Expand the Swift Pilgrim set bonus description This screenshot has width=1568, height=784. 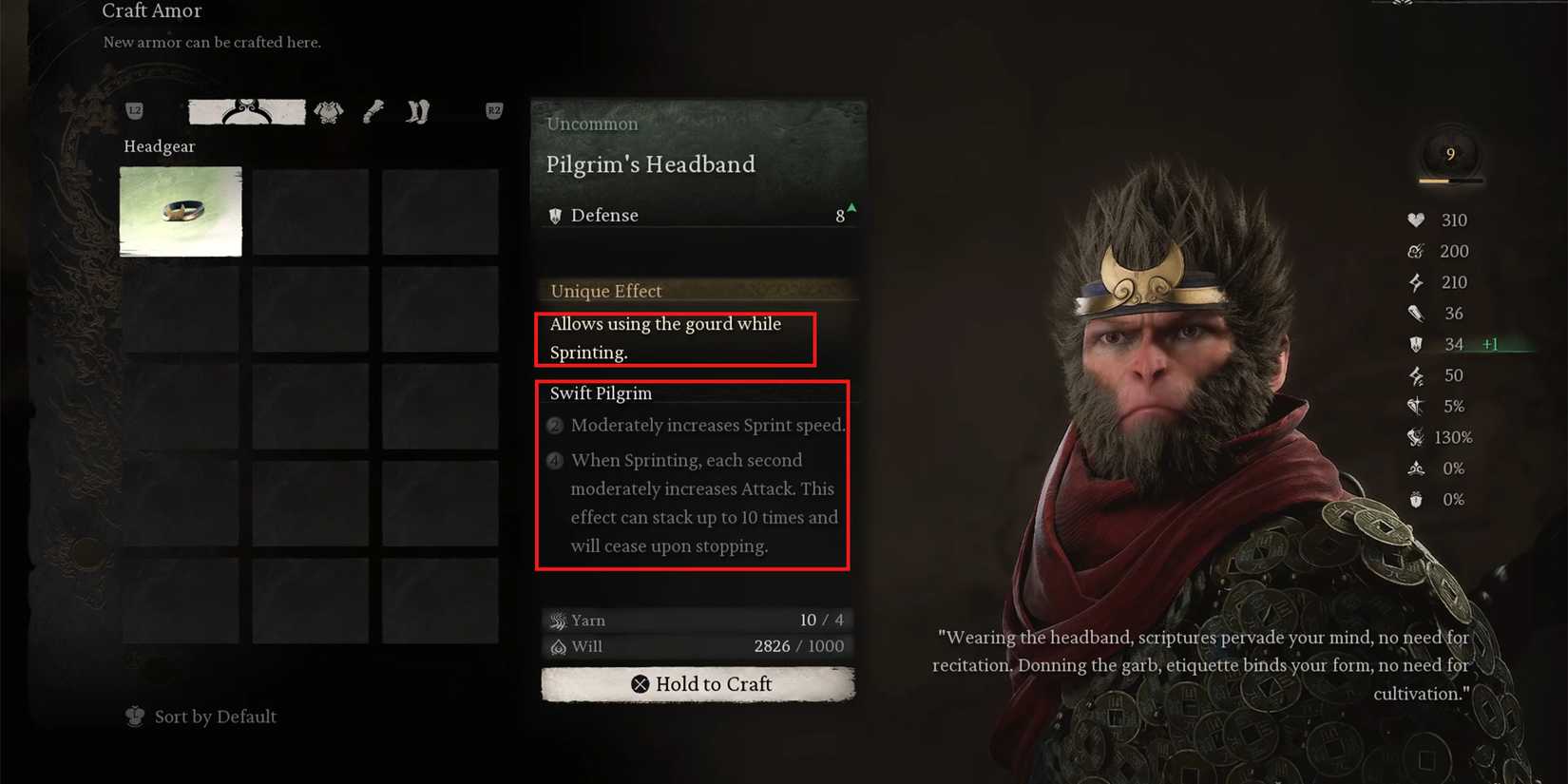pos(599,392)
